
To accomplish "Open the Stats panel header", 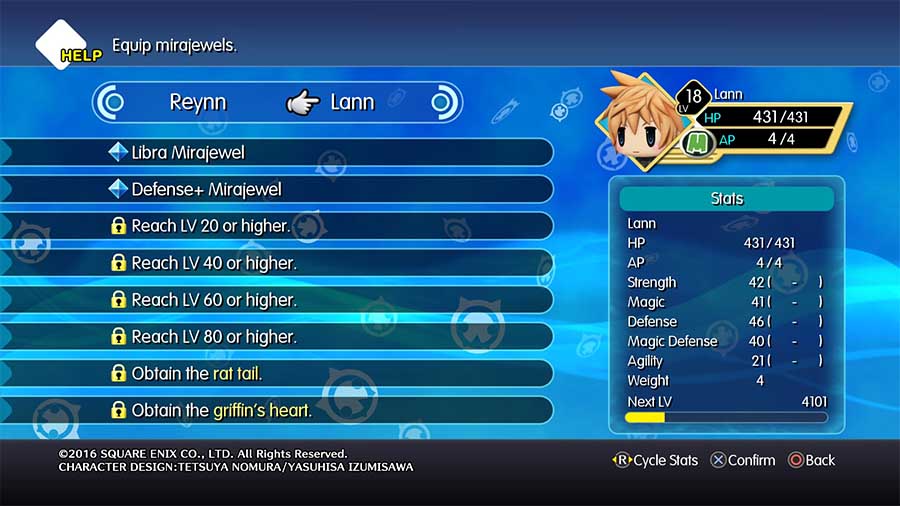I will coord(727,199).
